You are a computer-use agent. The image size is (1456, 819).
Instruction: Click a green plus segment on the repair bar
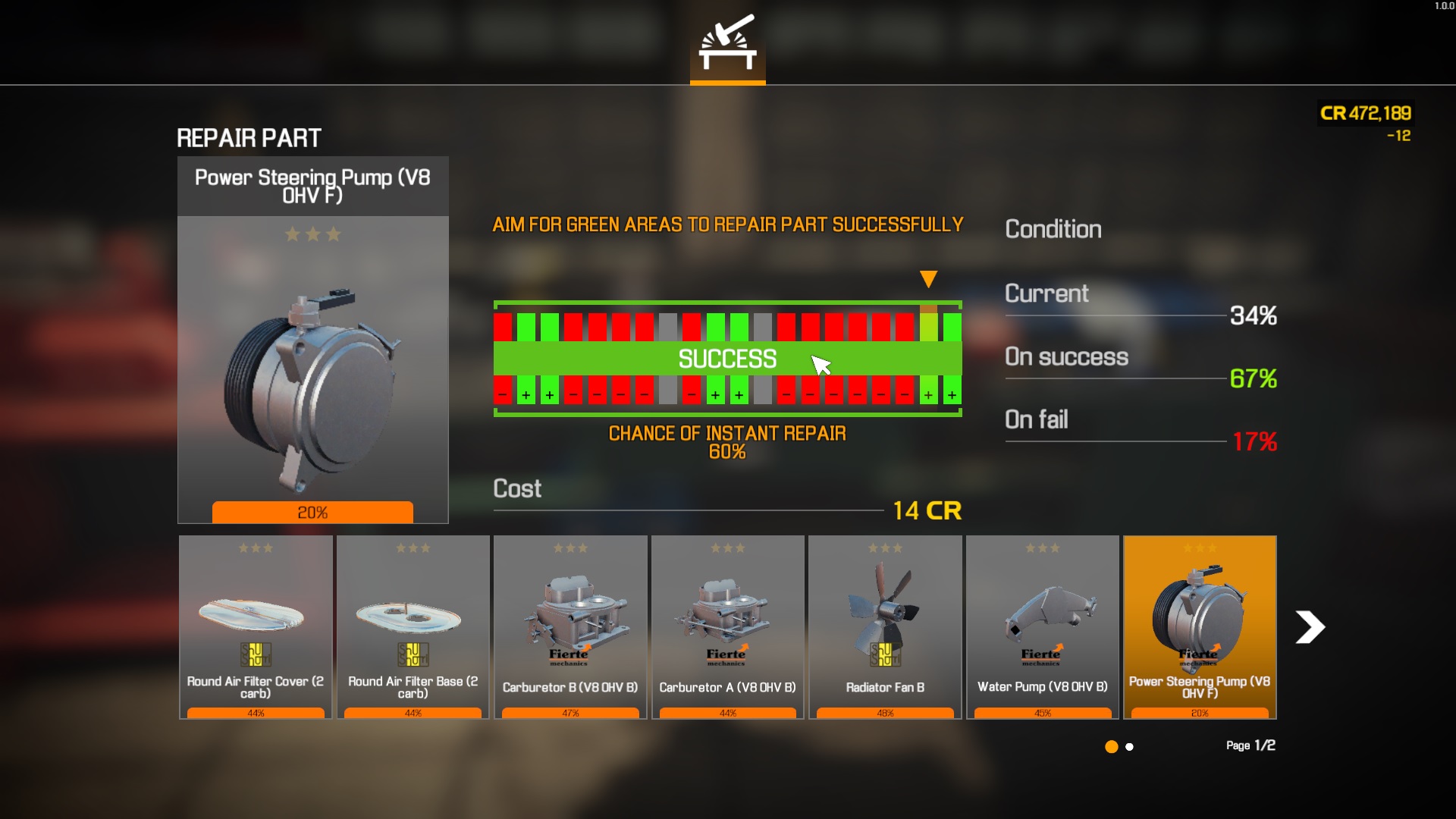(x=526, y=394)
